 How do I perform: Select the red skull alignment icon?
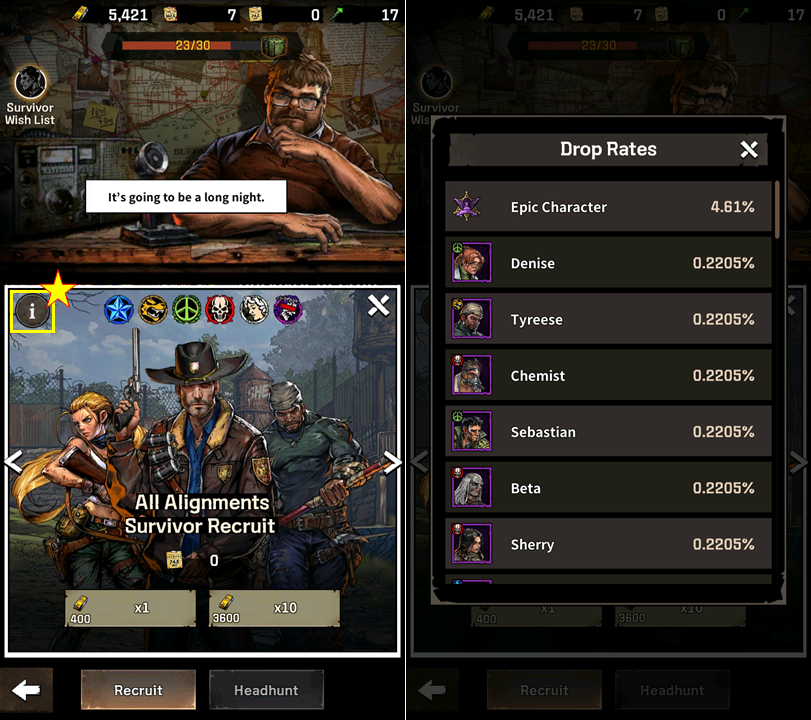[x=220, y=311]
